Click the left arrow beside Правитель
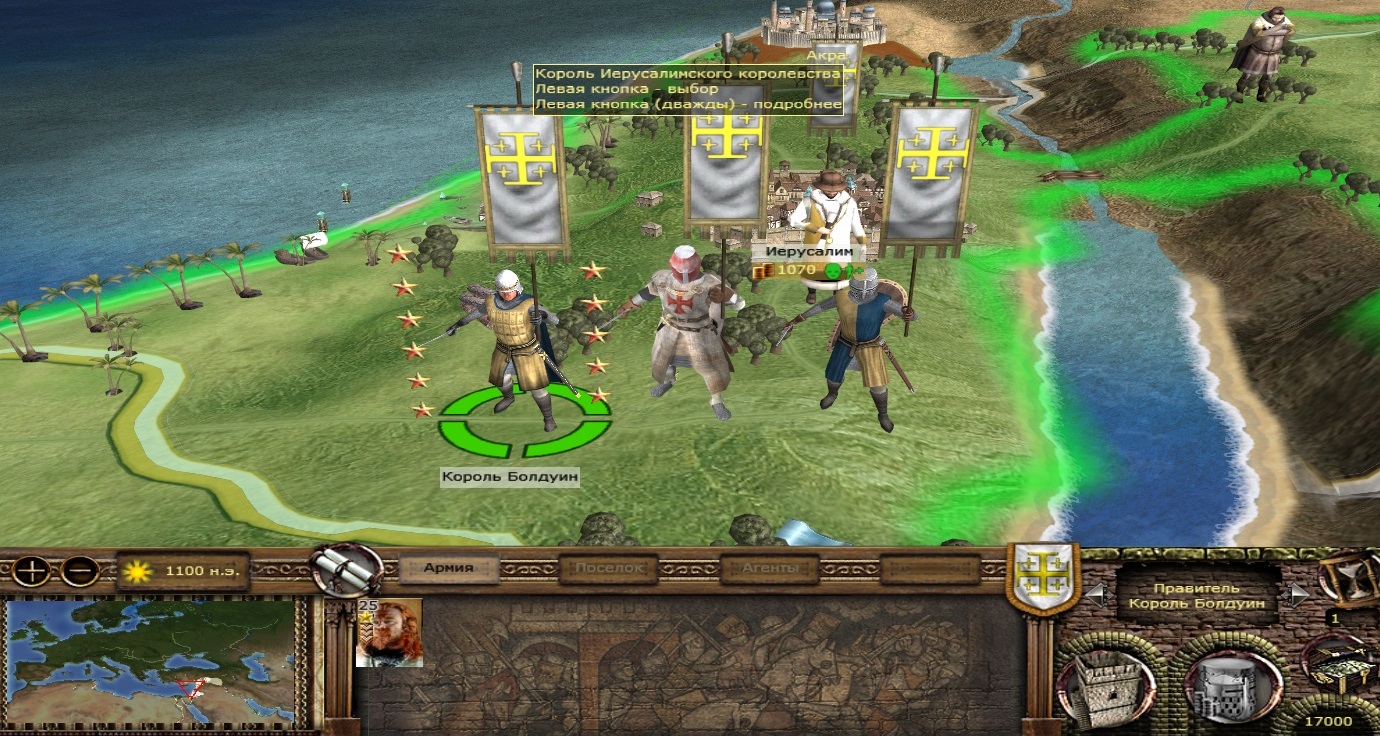The image size is (1380, 736). (1096, 595)
